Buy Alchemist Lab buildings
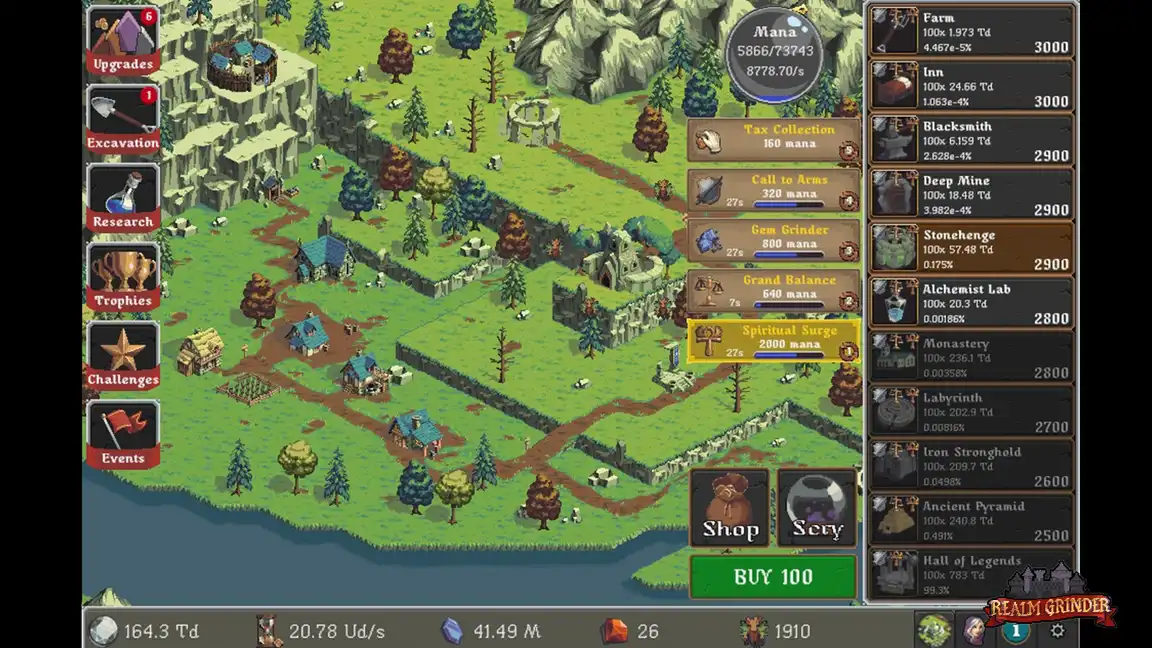Viewport: 1152px width, 648px height. pyautogui.click(x=970, y=303)
